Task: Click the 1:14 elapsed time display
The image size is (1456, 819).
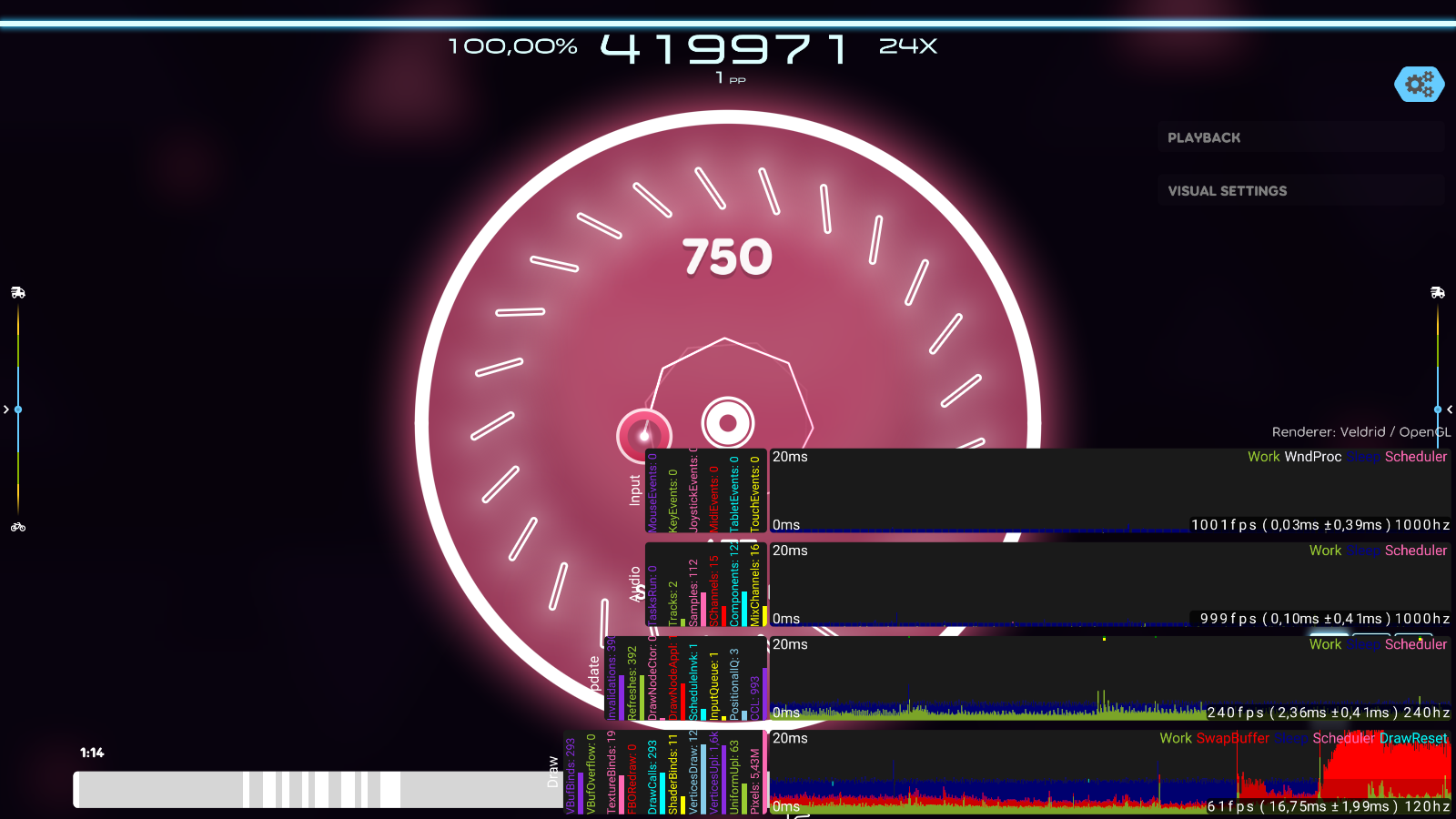Action: click(90, 753)
